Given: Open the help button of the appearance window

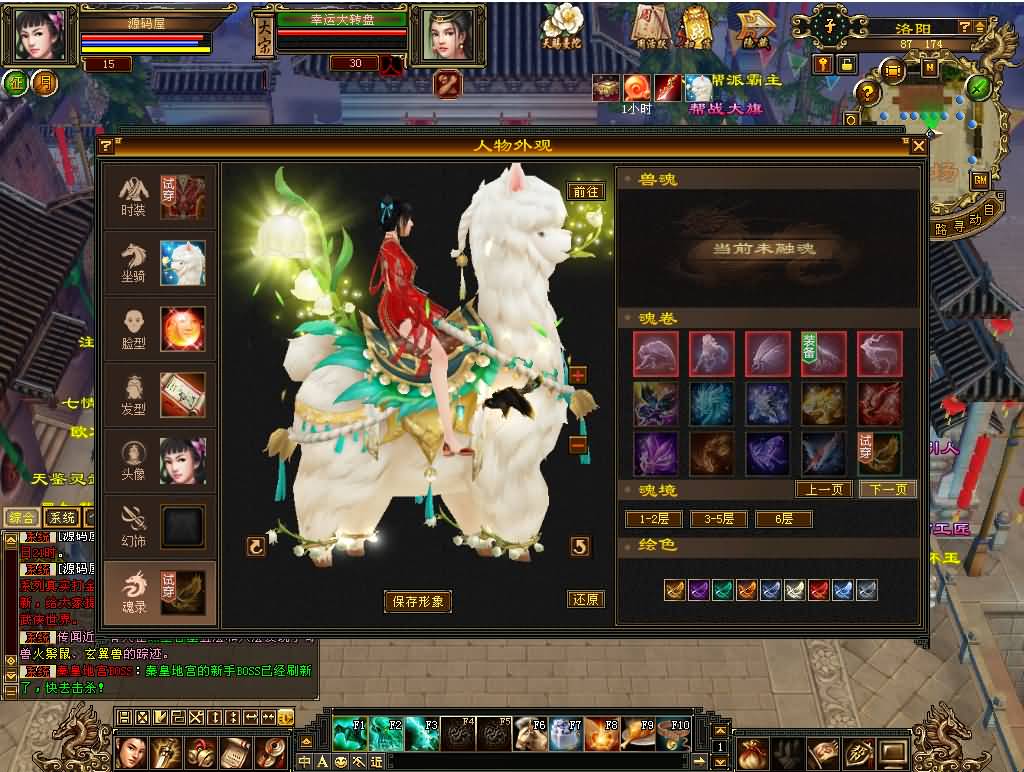Looking at the screenshot, I should (x=106, y=146).
